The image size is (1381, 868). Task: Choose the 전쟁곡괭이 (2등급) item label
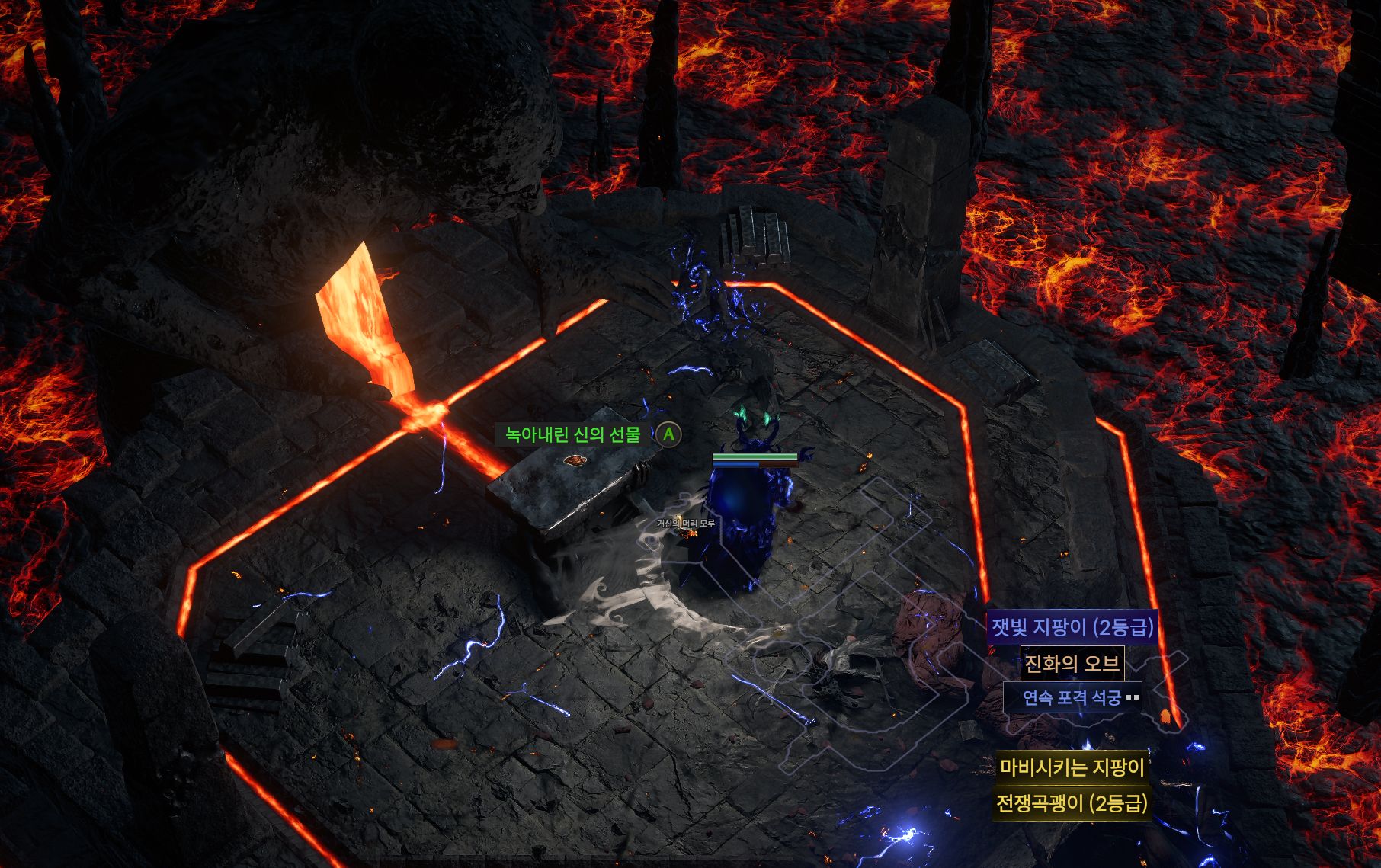click(1072, 803)
